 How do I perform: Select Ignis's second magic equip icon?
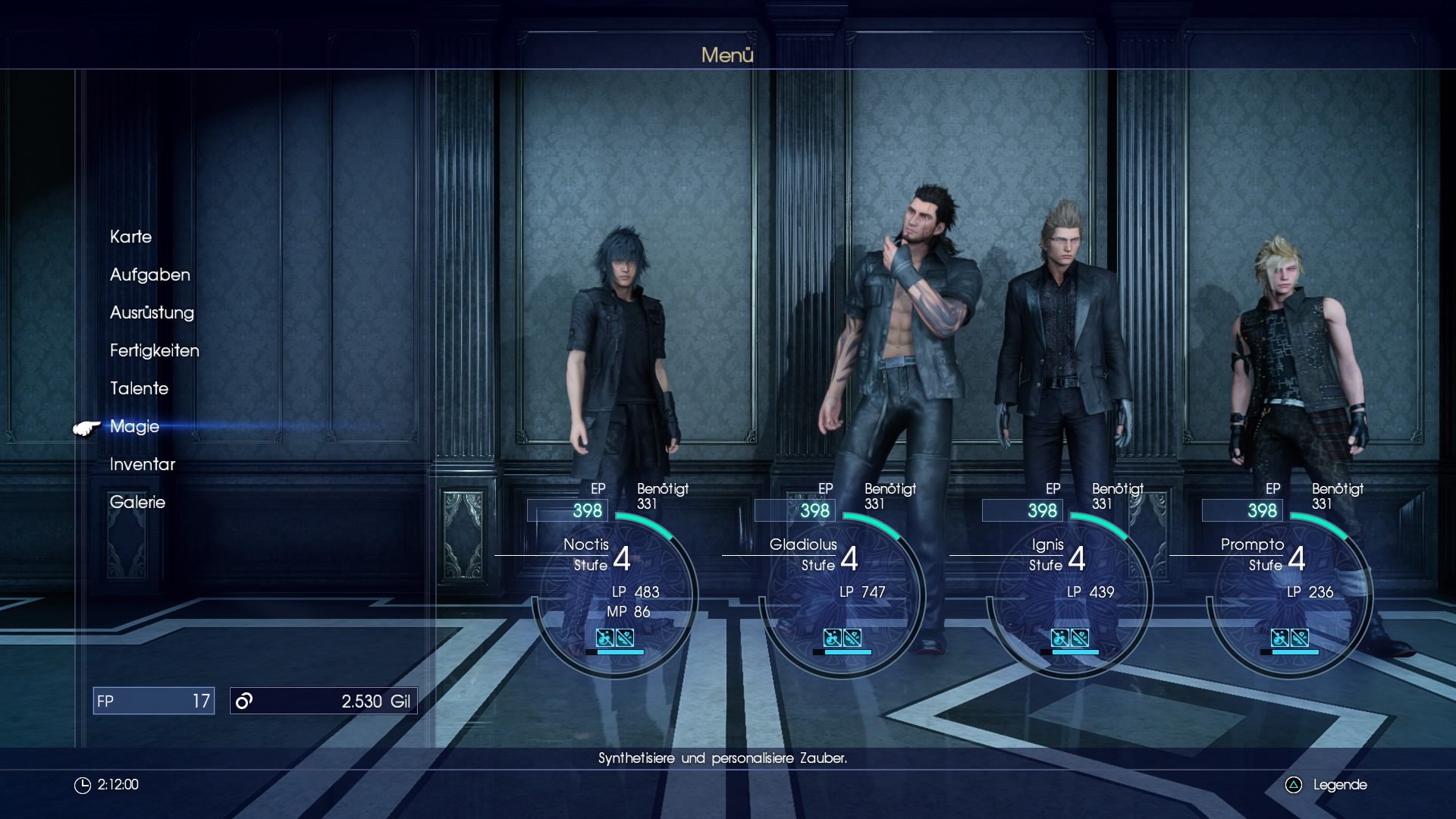(1079, 638)
